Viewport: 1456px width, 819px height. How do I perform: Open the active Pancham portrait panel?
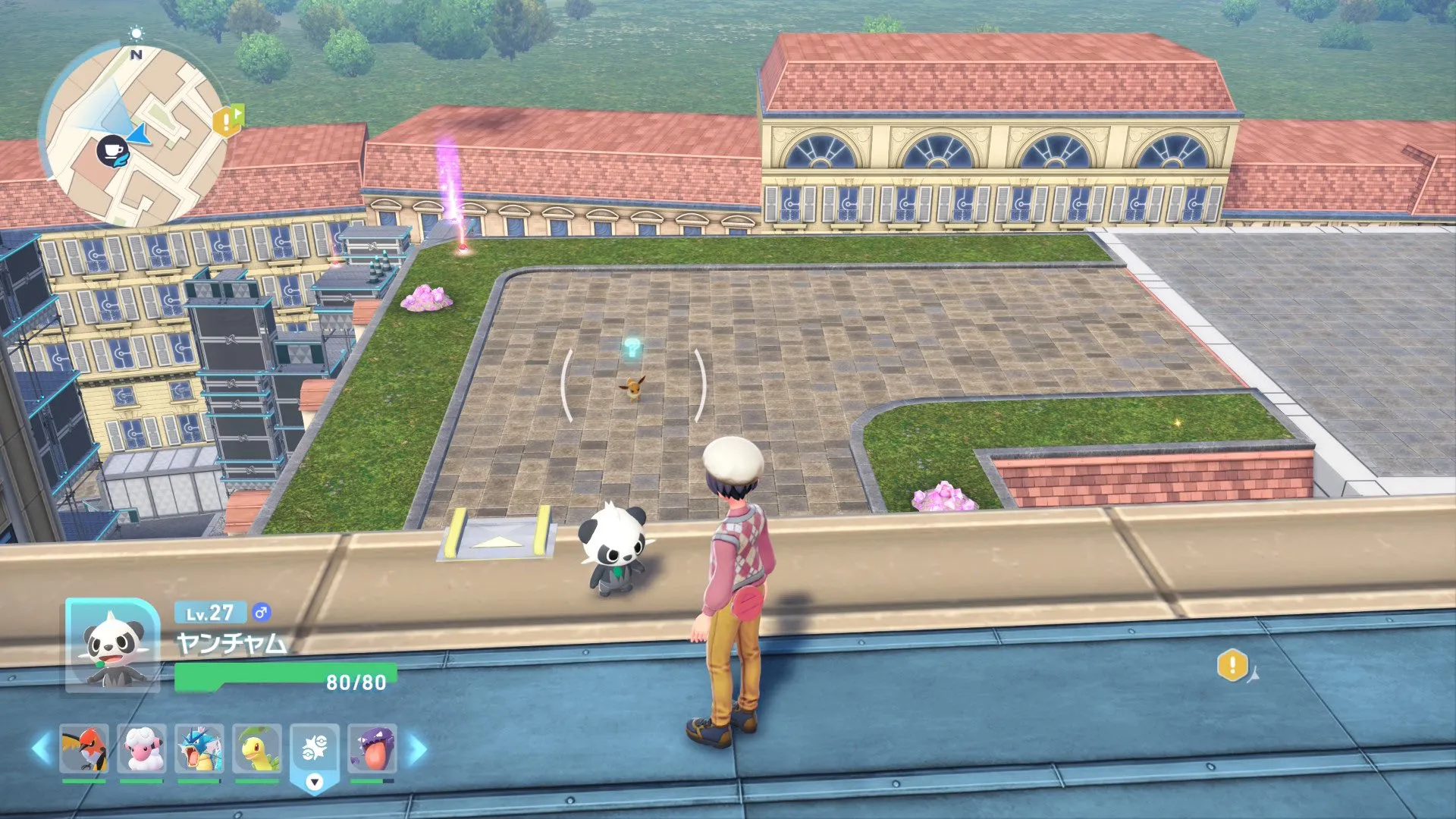click(112, 645)
